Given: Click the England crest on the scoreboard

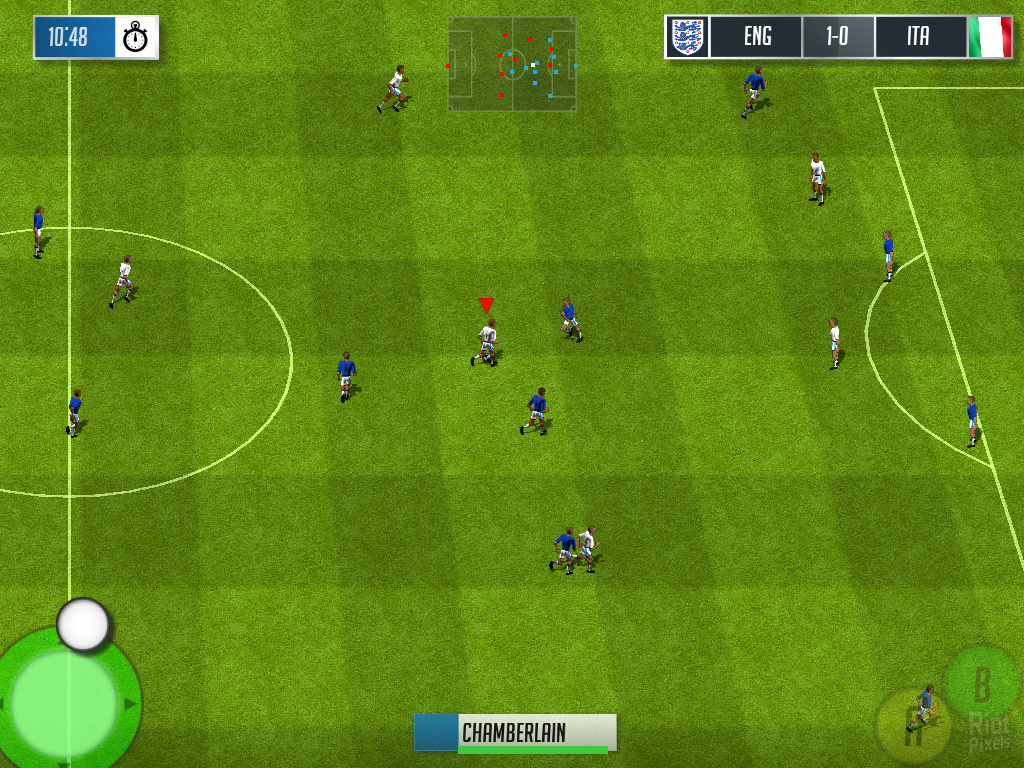Looking at the screenshot, I should click(x=687, y=37).
